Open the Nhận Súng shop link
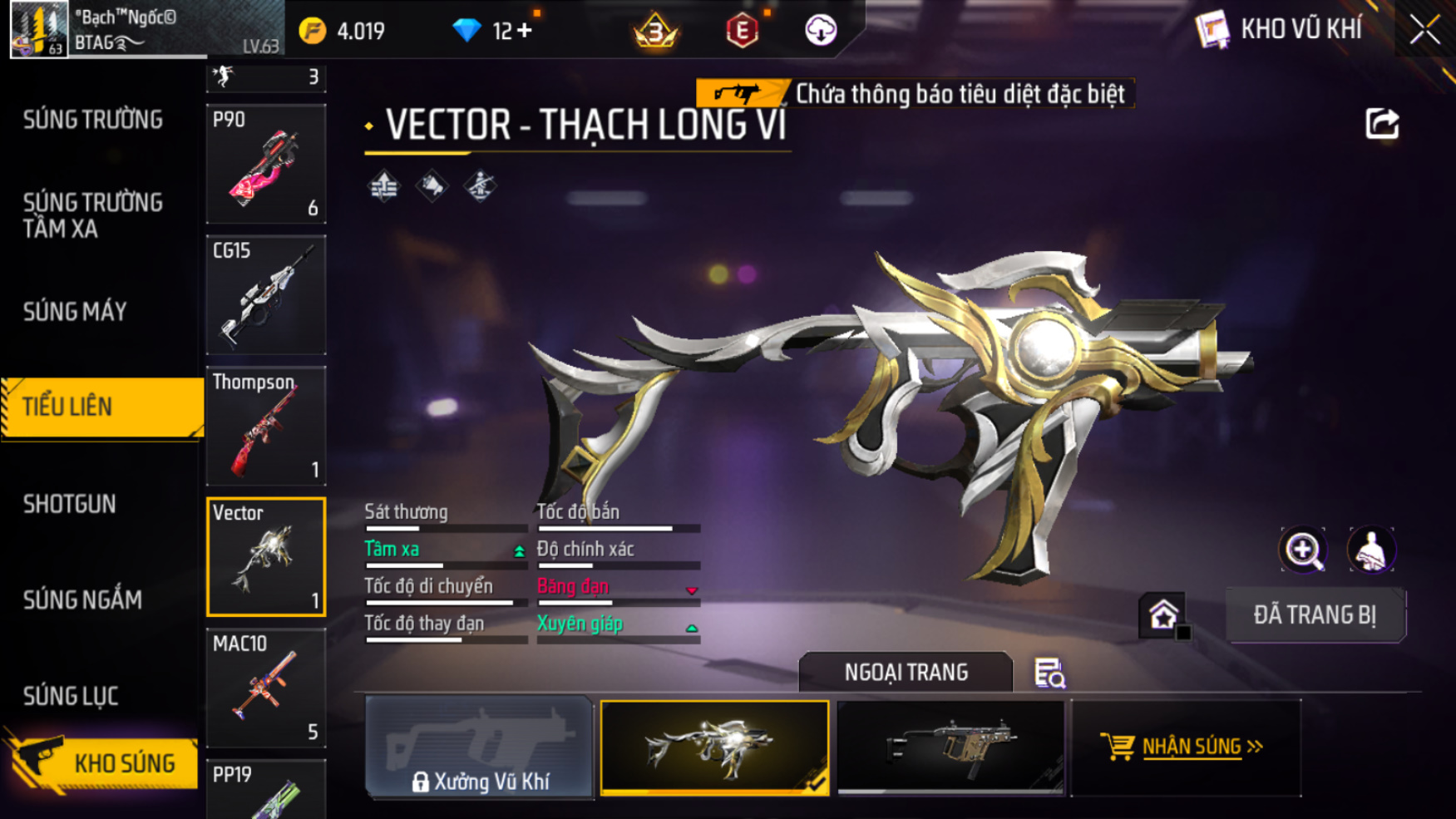The image size is (1456, 819). [x=1186, y=747]
